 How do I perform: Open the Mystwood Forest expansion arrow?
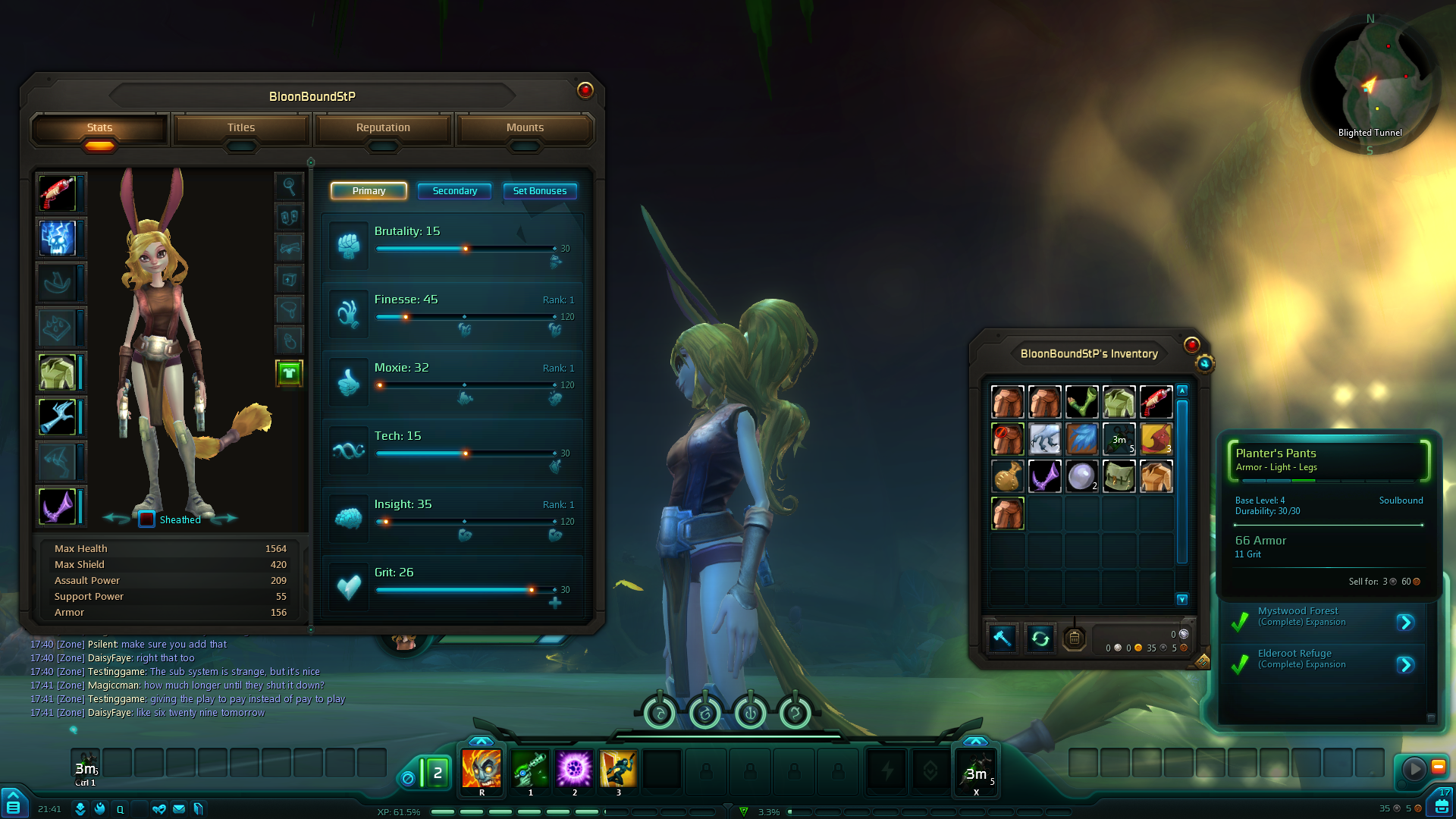coord(1405,623)
